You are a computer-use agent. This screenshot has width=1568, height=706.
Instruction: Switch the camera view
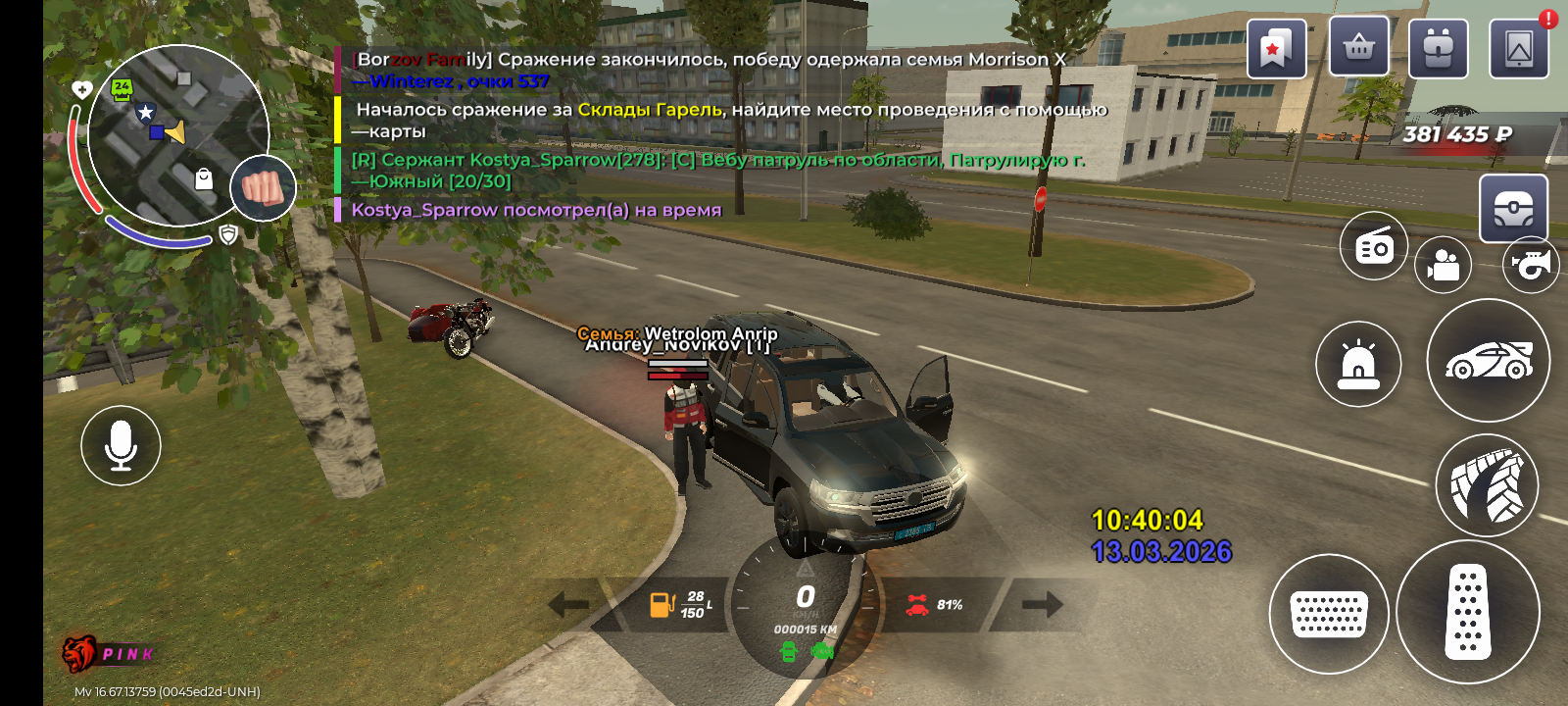tap(1443, 265)
